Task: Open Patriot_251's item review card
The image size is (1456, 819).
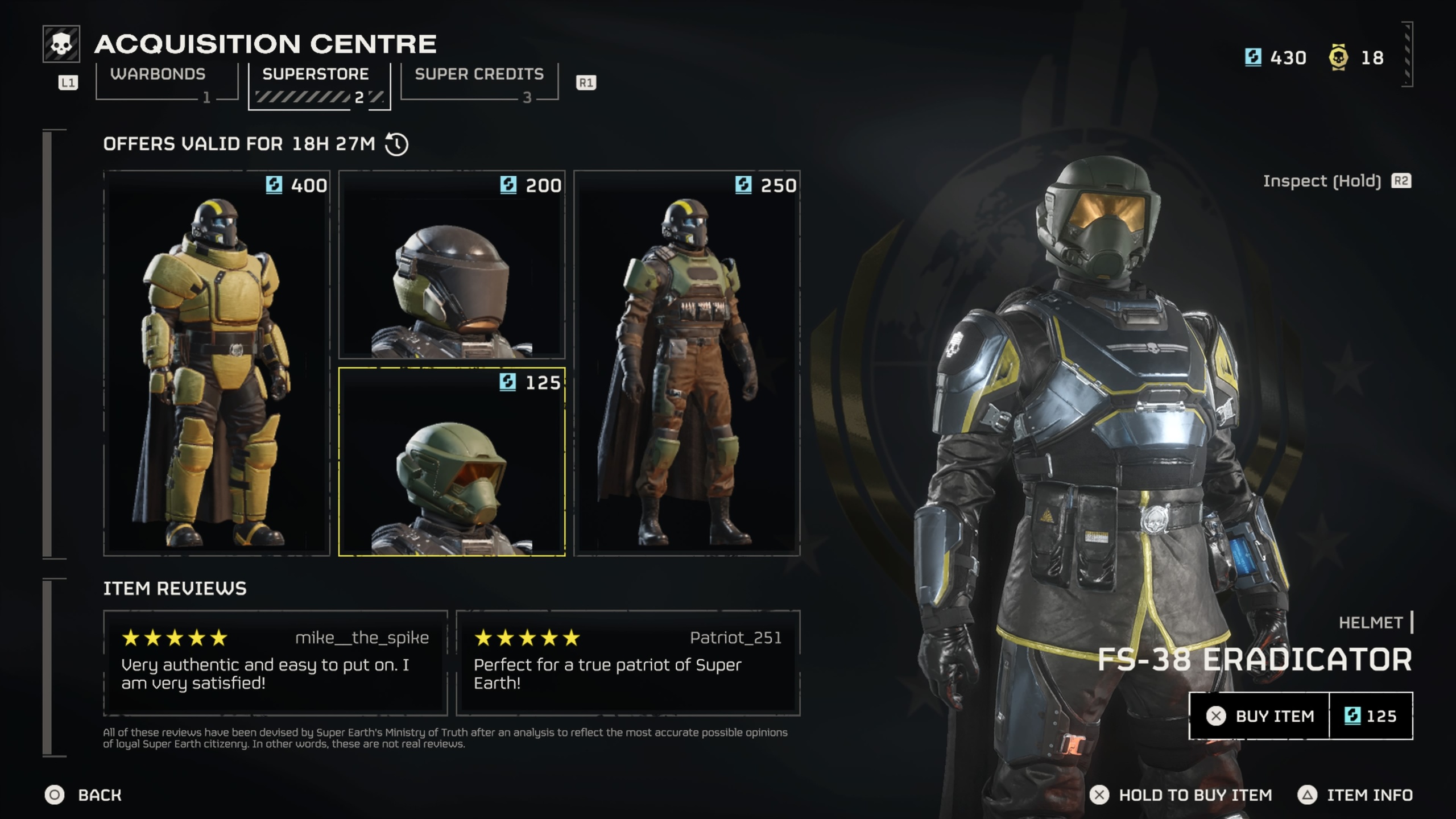Action: 628,663
